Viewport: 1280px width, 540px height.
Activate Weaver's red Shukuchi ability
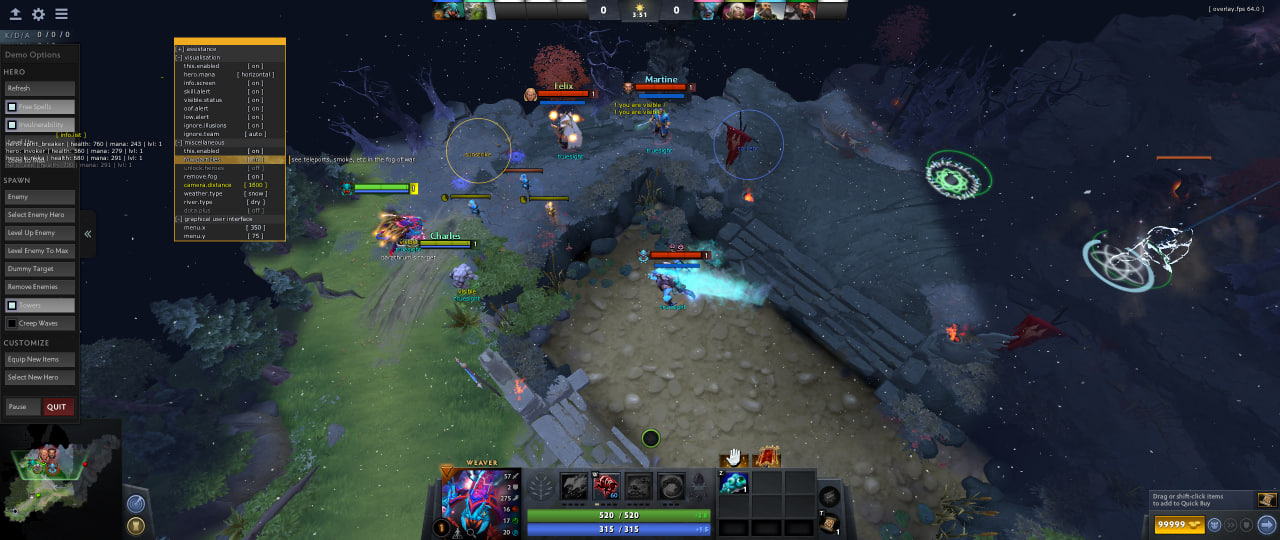(607, 486)
